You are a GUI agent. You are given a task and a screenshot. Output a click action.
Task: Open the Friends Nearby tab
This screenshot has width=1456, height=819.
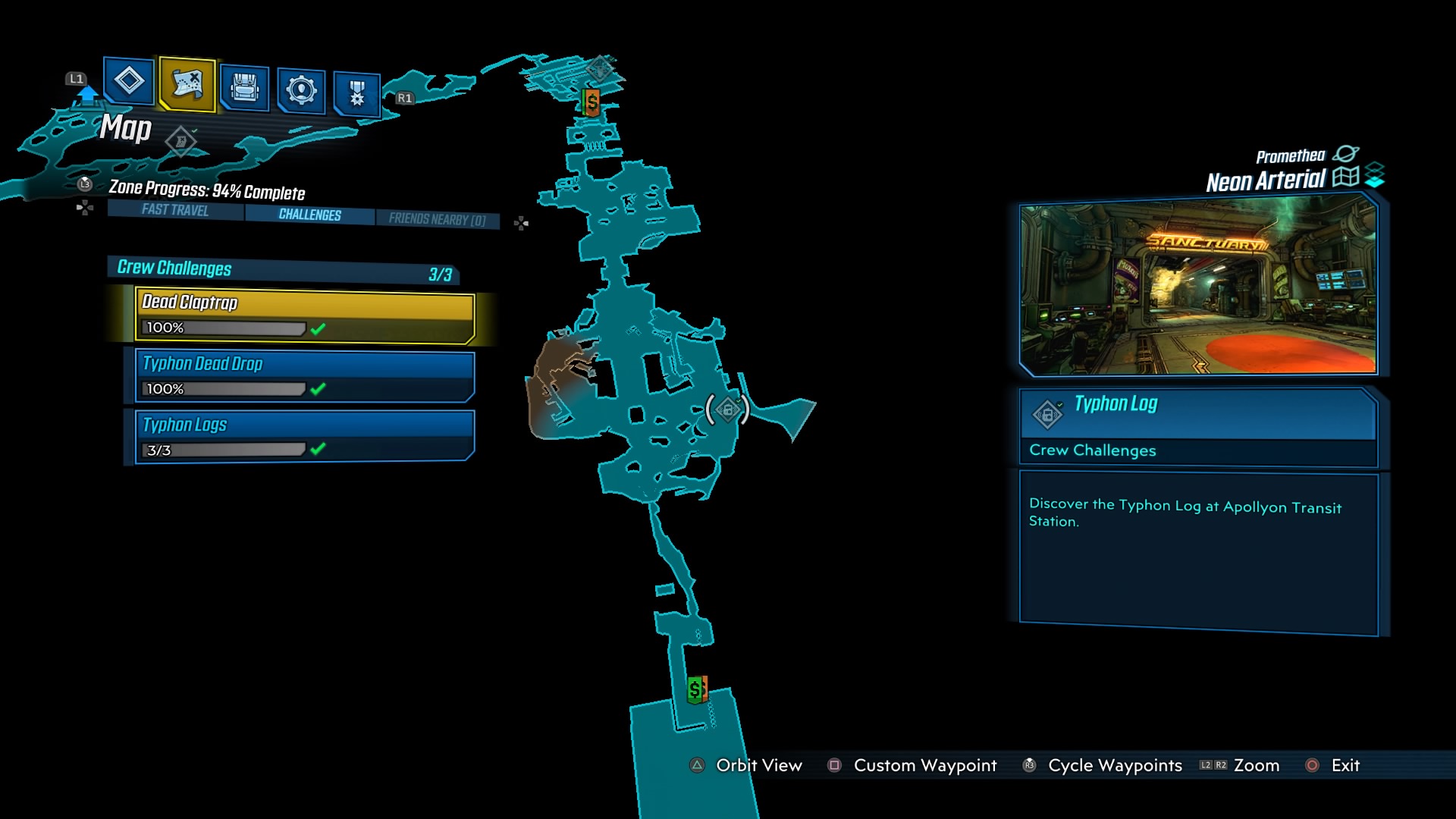(438, 218)
